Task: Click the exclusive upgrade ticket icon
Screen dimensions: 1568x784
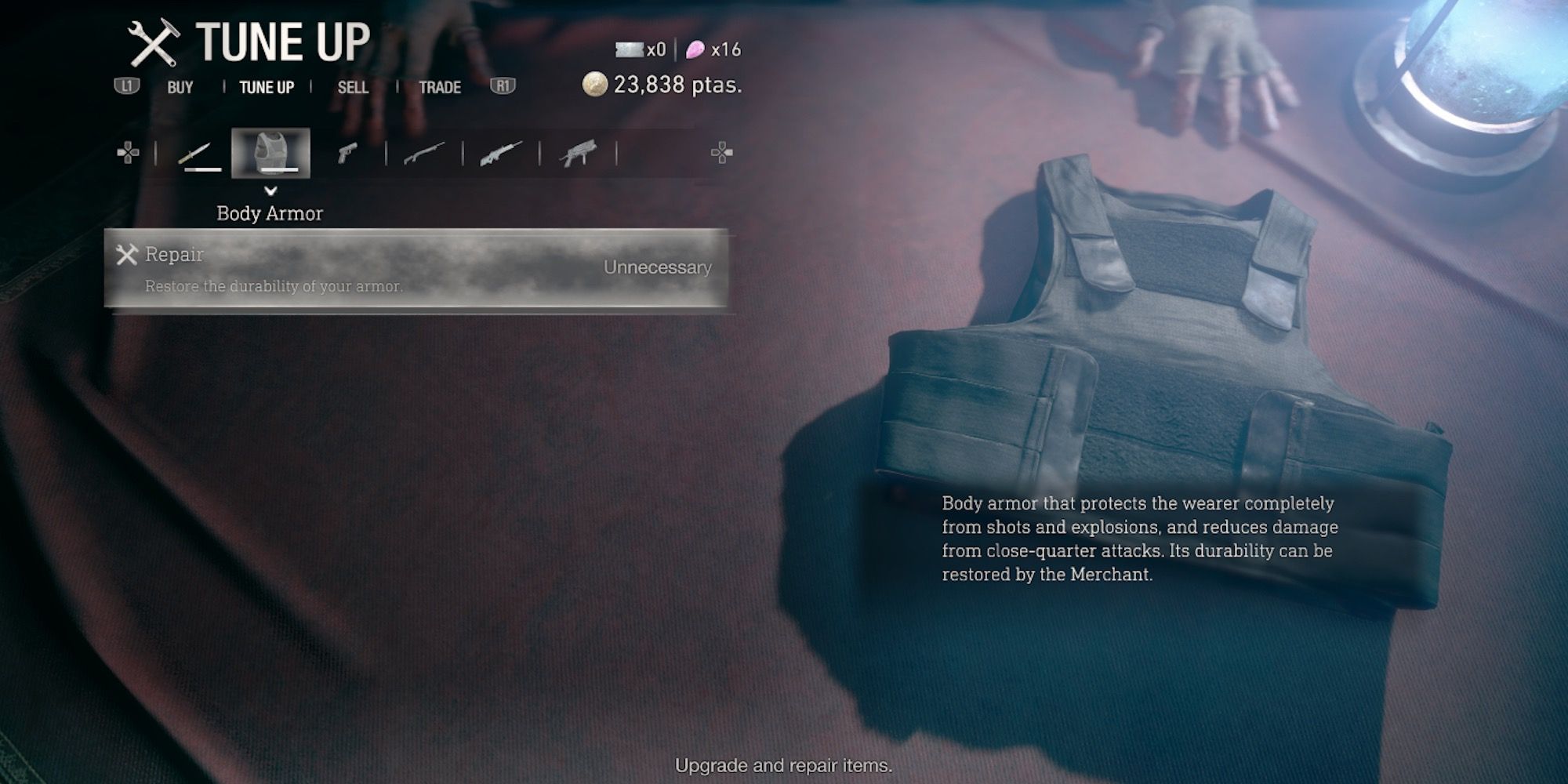Action: pos(630,50)
